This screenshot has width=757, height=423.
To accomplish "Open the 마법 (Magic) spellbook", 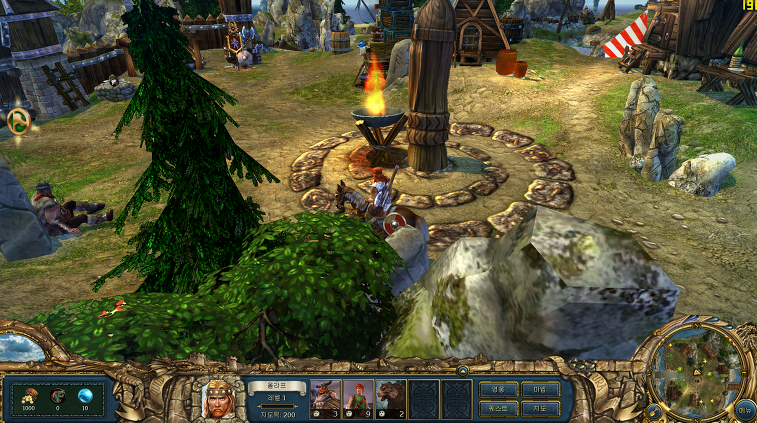I will point(540,388).
